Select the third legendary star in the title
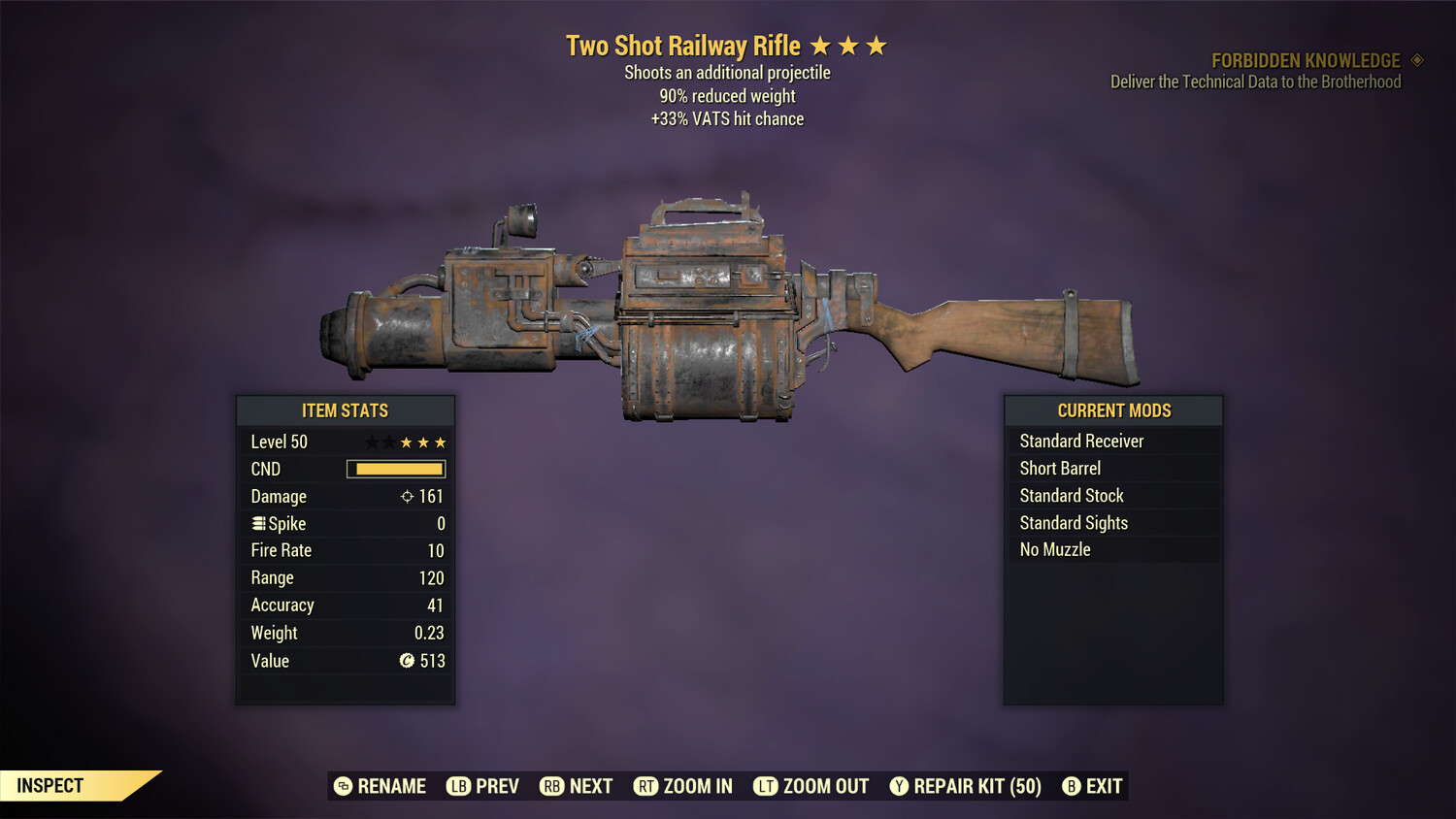1456x819 pixels. (878, 45)
